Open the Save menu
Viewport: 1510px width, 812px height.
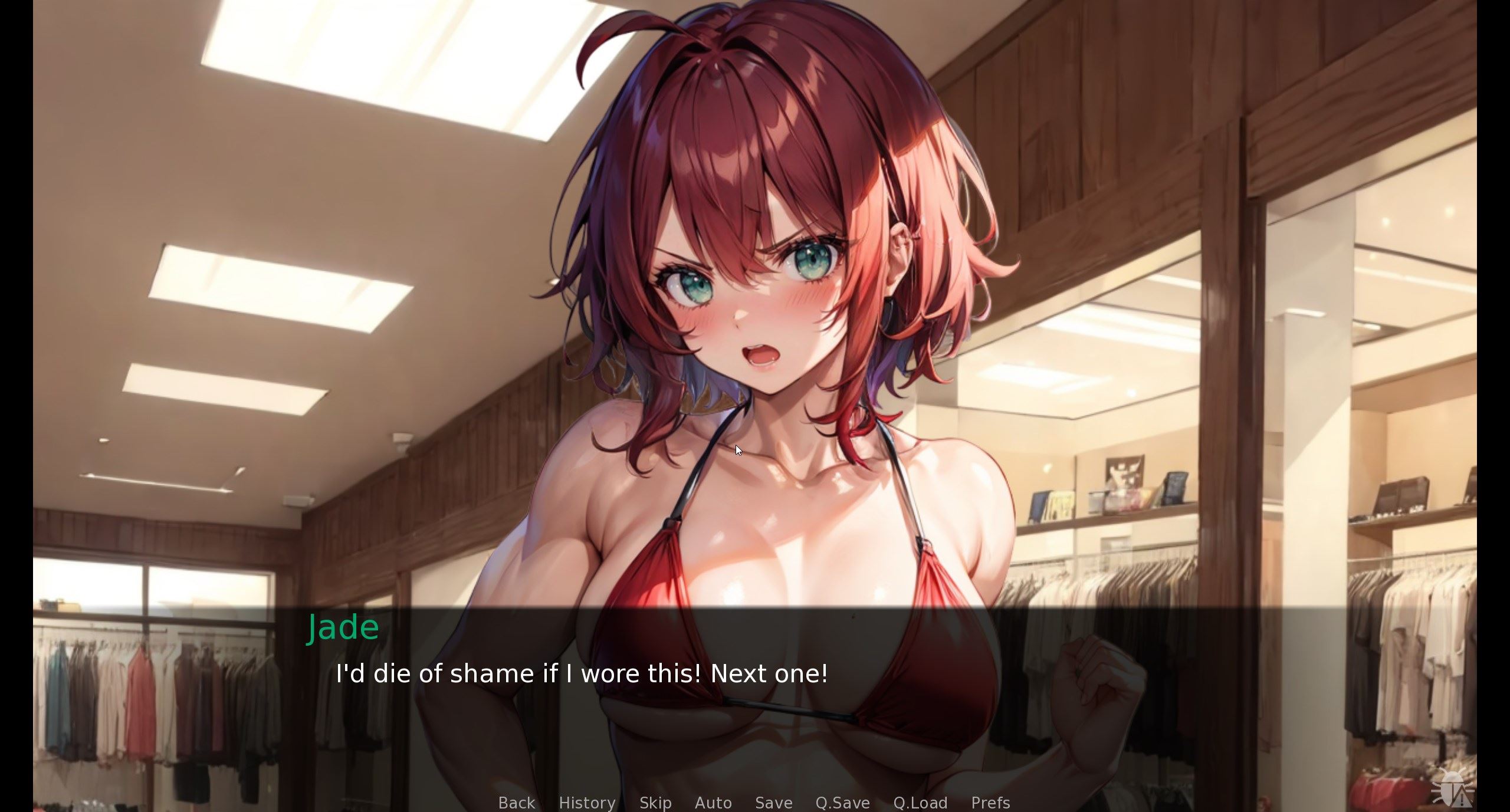(773, 803)
